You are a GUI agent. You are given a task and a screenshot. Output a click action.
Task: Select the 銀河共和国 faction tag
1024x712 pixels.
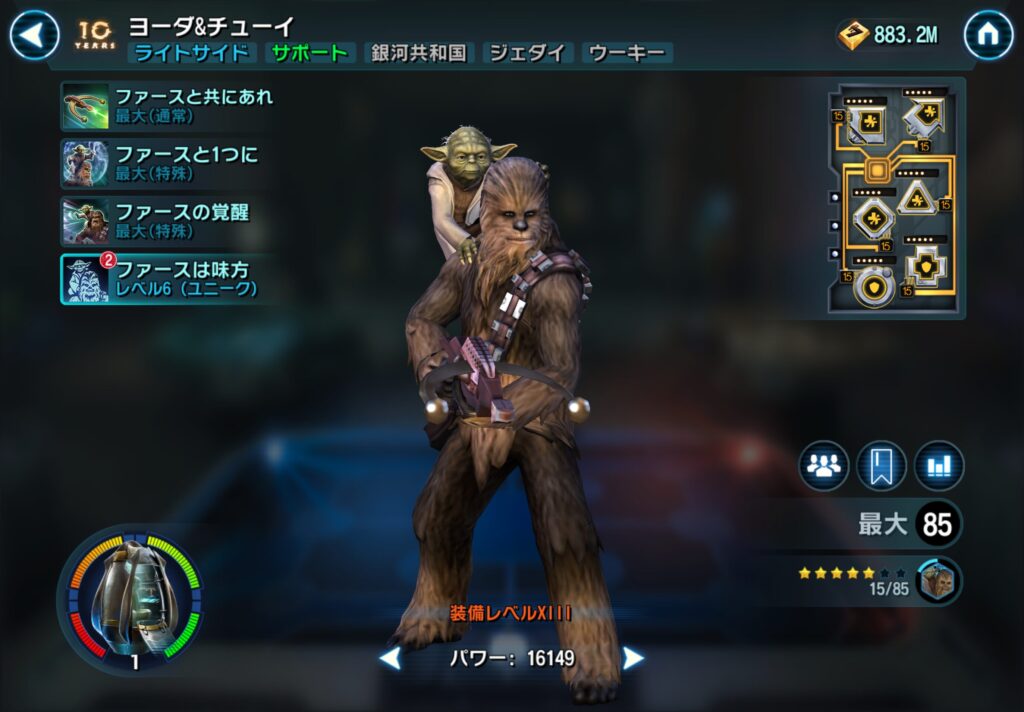coord(419,53)
